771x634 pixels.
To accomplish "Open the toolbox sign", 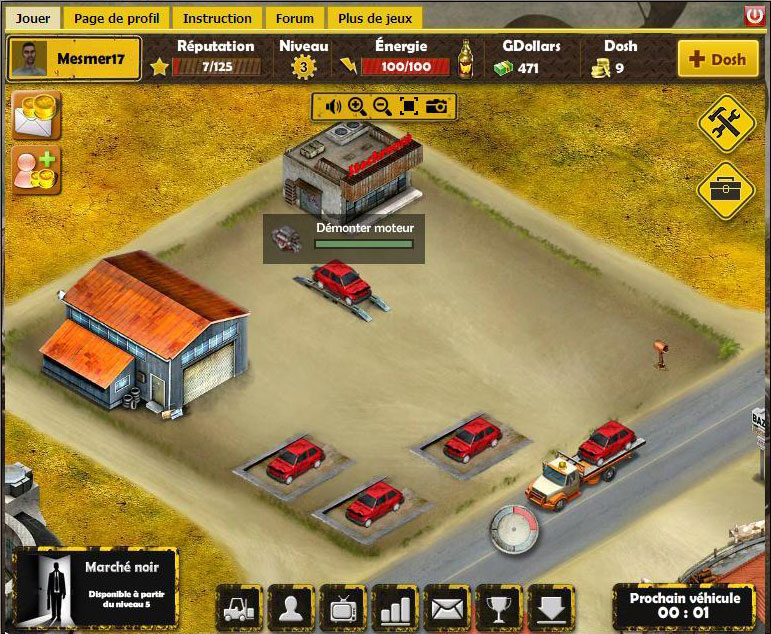I will pos(725,189).
